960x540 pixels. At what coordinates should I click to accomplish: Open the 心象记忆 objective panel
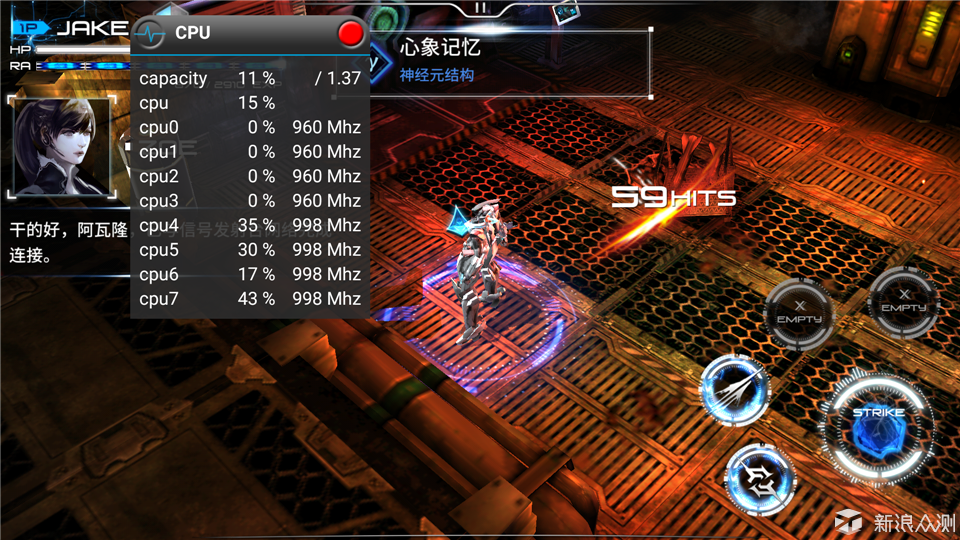tap(510, 60)
